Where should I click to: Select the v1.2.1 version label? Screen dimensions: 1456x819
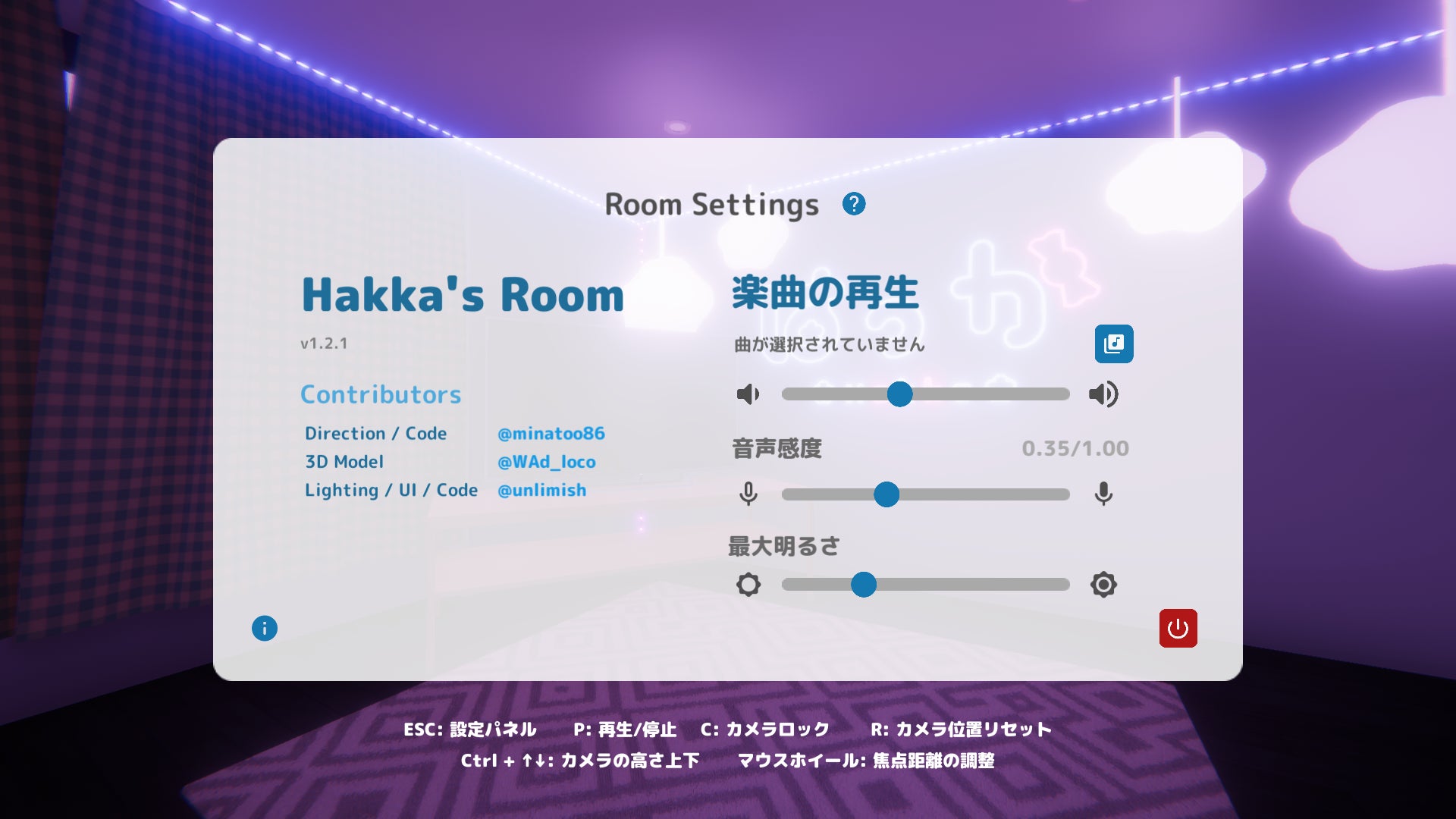(x=323, y=345)
